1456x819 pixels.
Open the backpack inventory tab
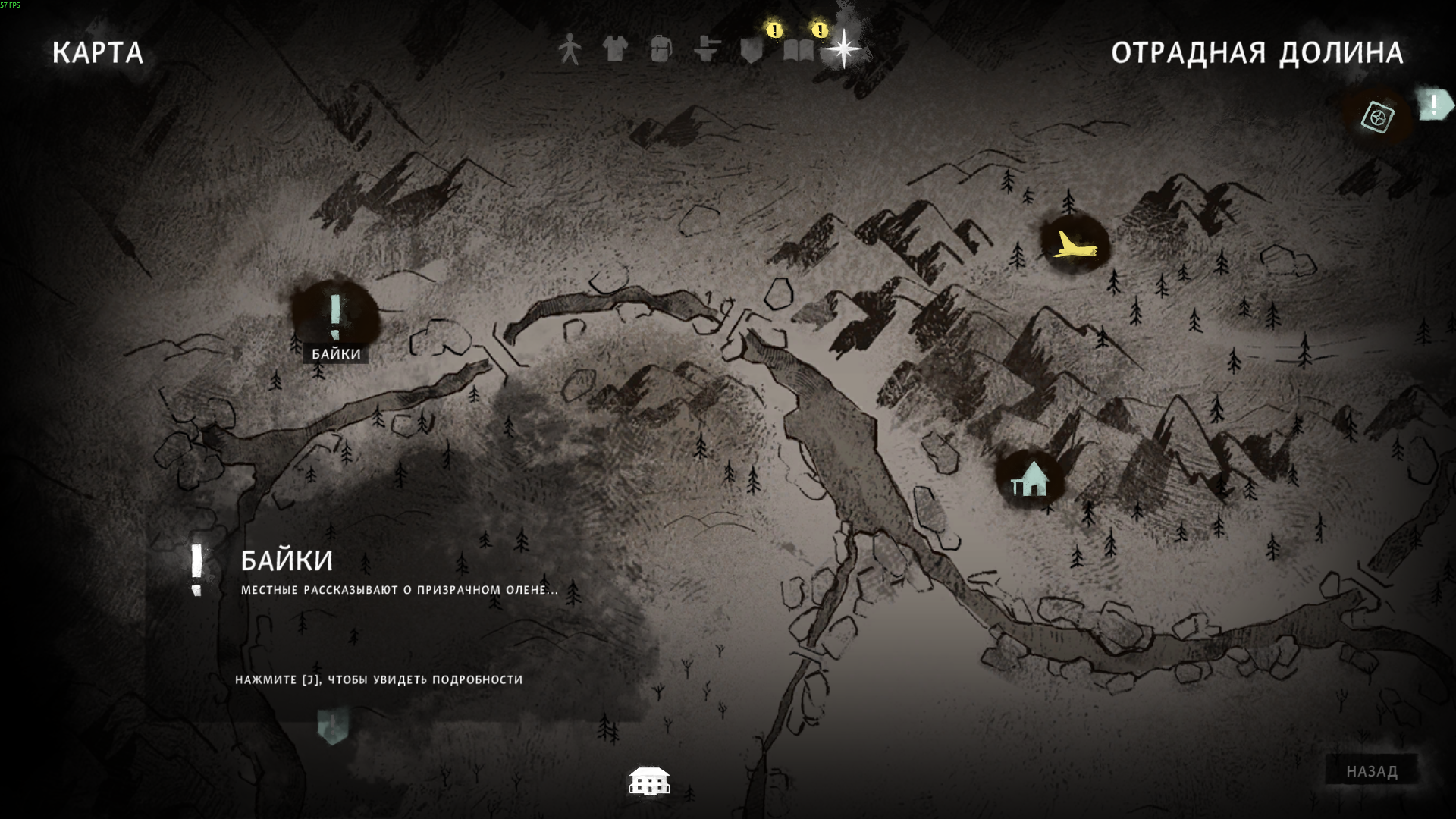point(661,49)
